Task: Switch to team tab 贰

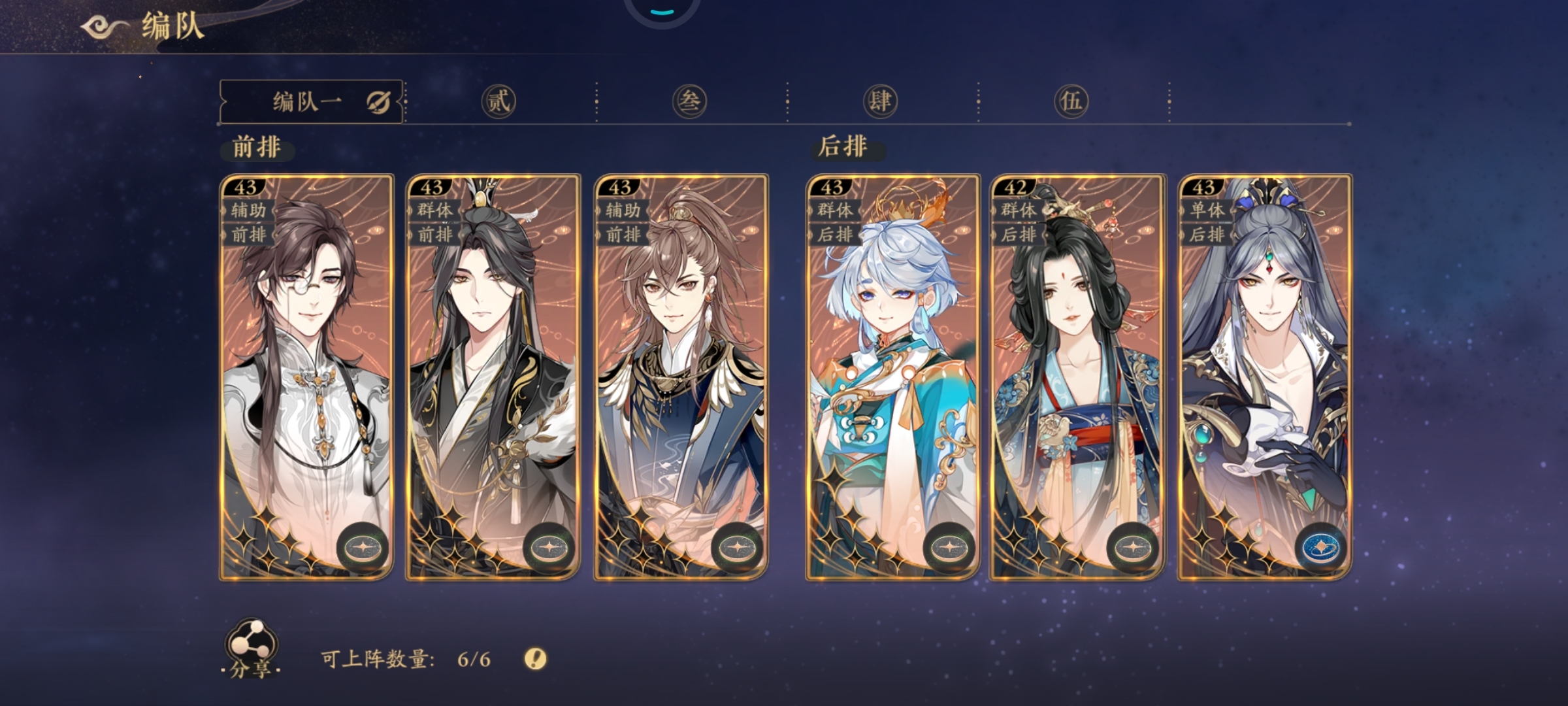Action: [x=498, y=102]
